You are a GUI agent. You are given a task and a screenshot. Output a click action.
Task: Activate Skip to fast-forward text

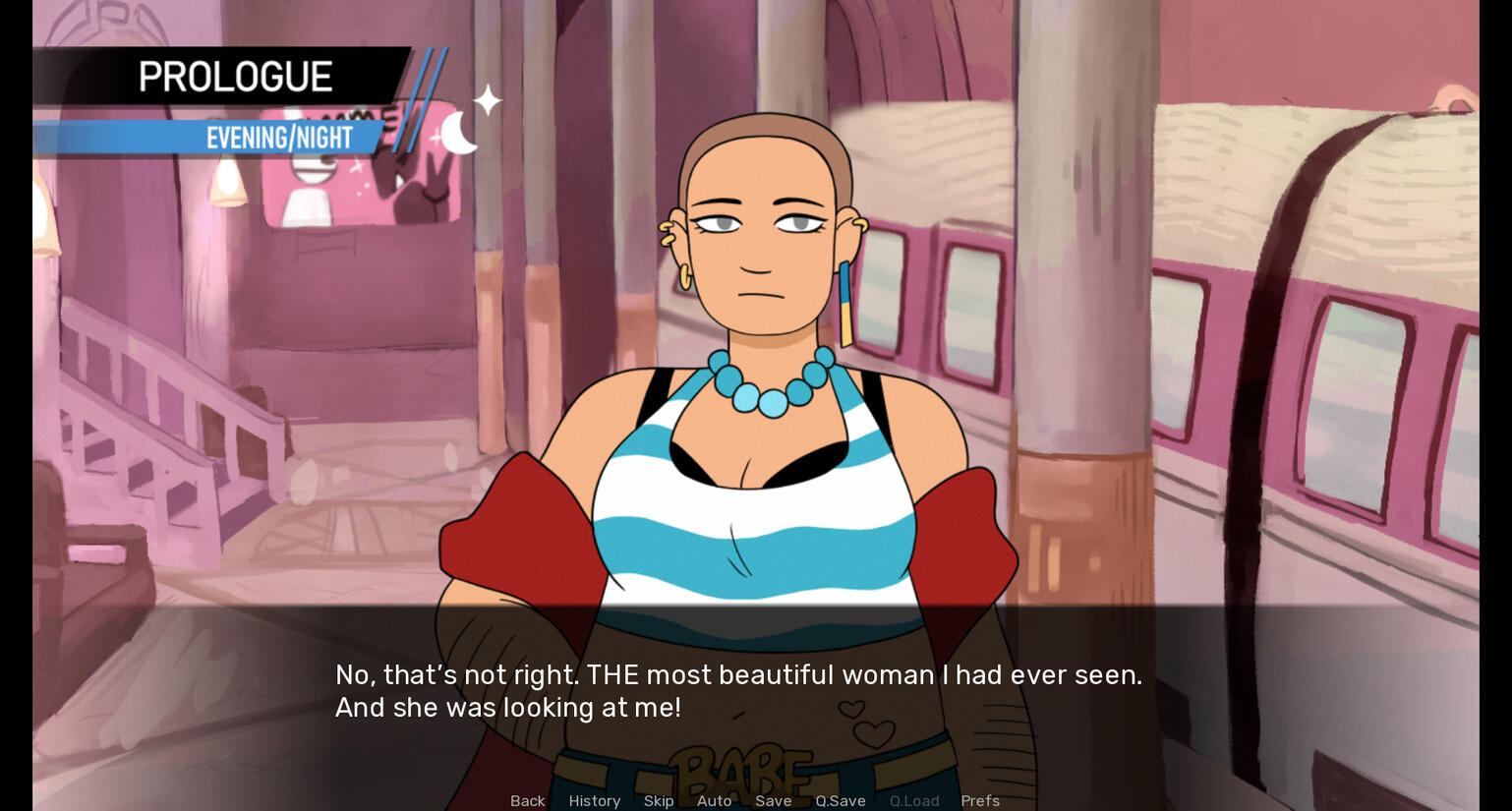[659, 800]
